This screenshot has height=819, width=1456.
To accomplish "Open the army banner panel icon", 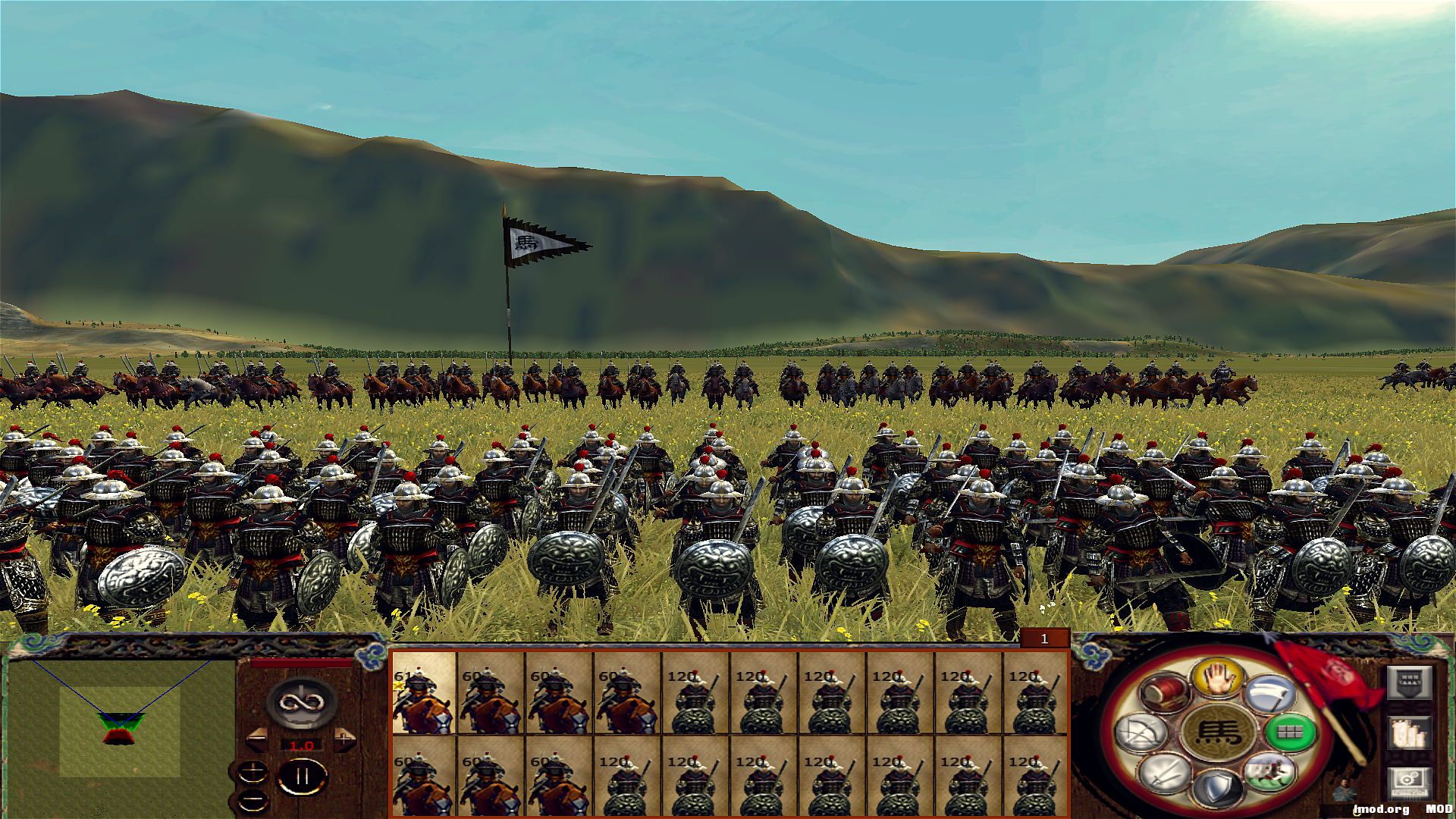I will 1410,682.
